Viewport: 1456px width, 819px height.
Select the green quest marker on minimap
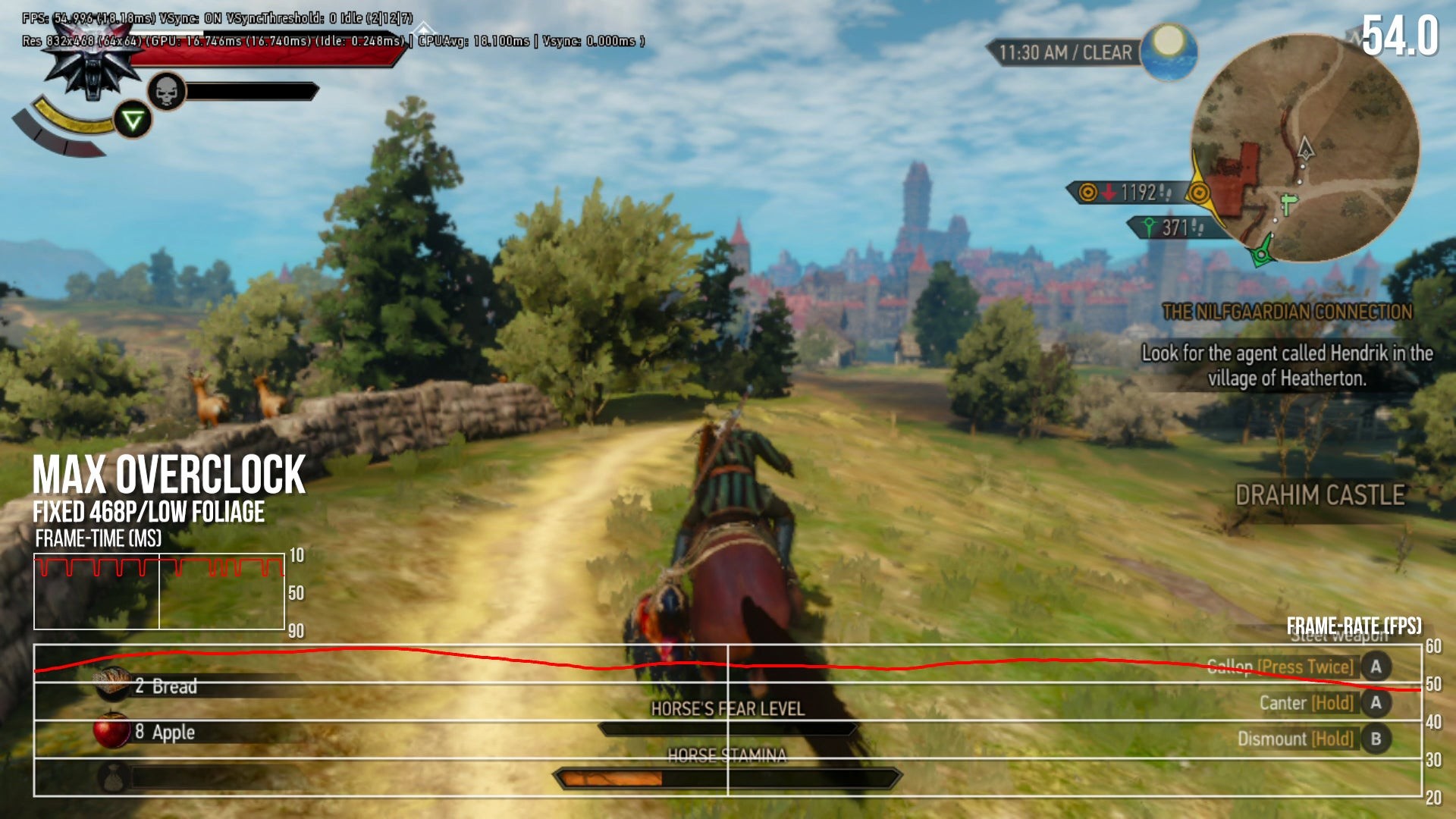[x=1262, y=254]
